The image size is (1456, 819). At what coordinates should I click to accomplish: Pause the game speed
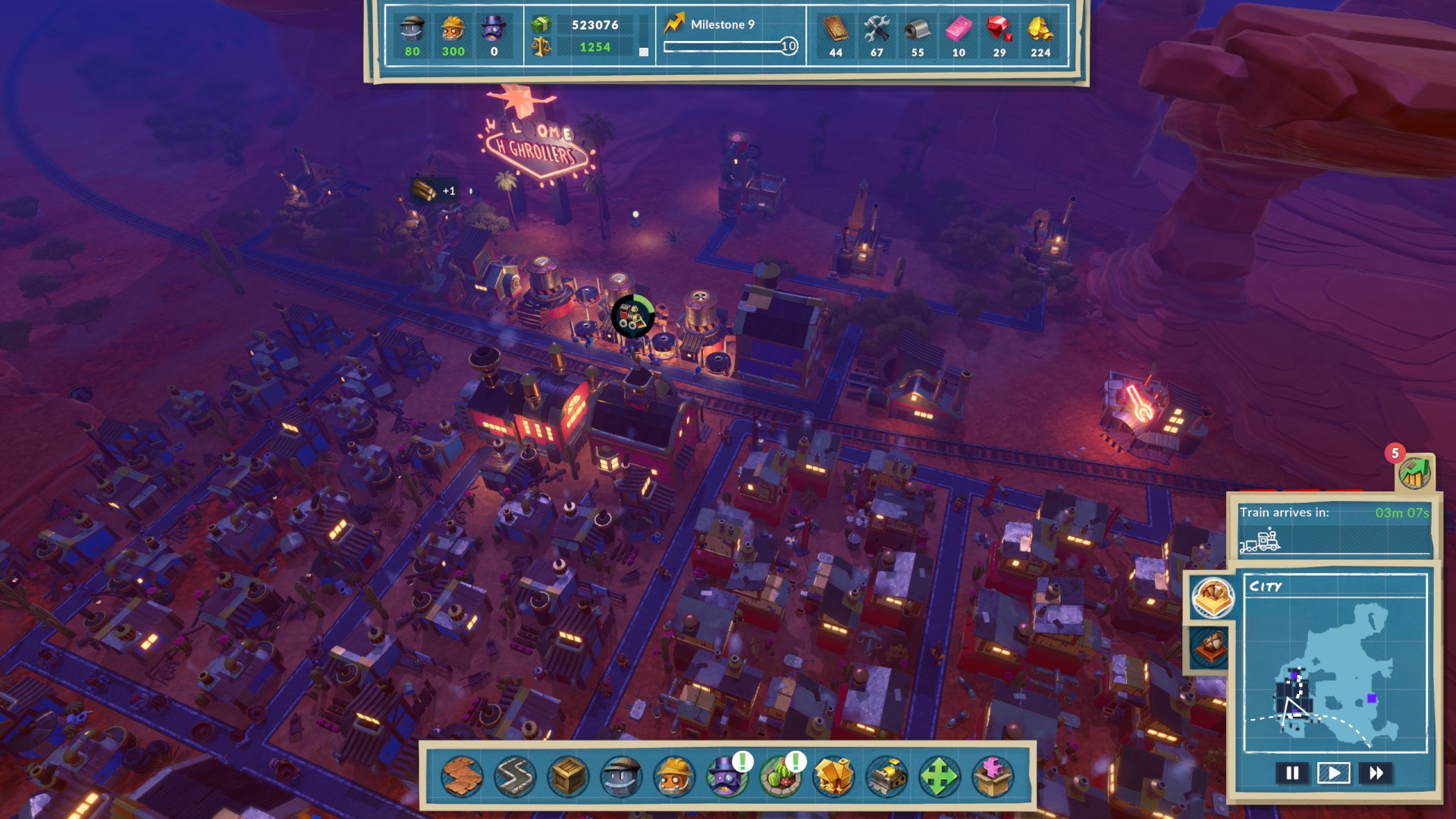tap(1292, 773)
